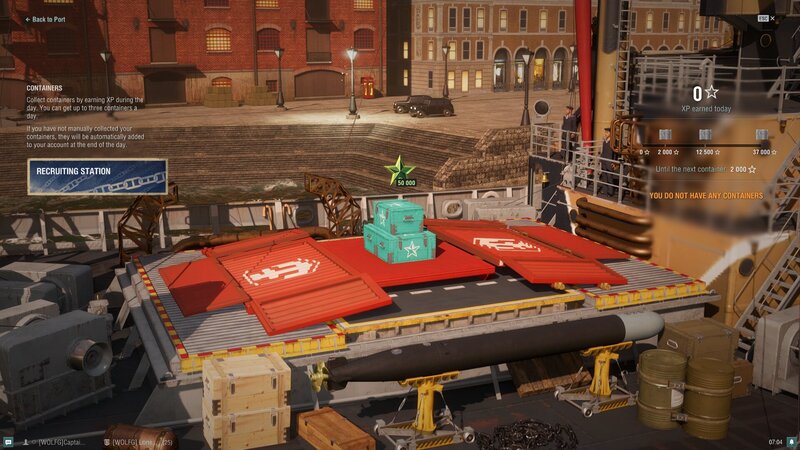Open the Recruiting Station banner
The width and height of the screenshot is (800, 450).
tap(97, 176)
